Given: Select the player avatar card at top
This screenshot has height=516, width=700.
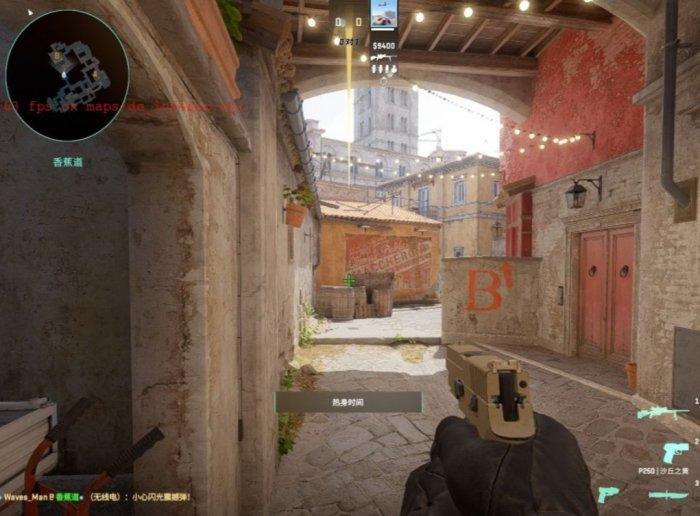Looking at the screenshot, I should click(383, 16).
